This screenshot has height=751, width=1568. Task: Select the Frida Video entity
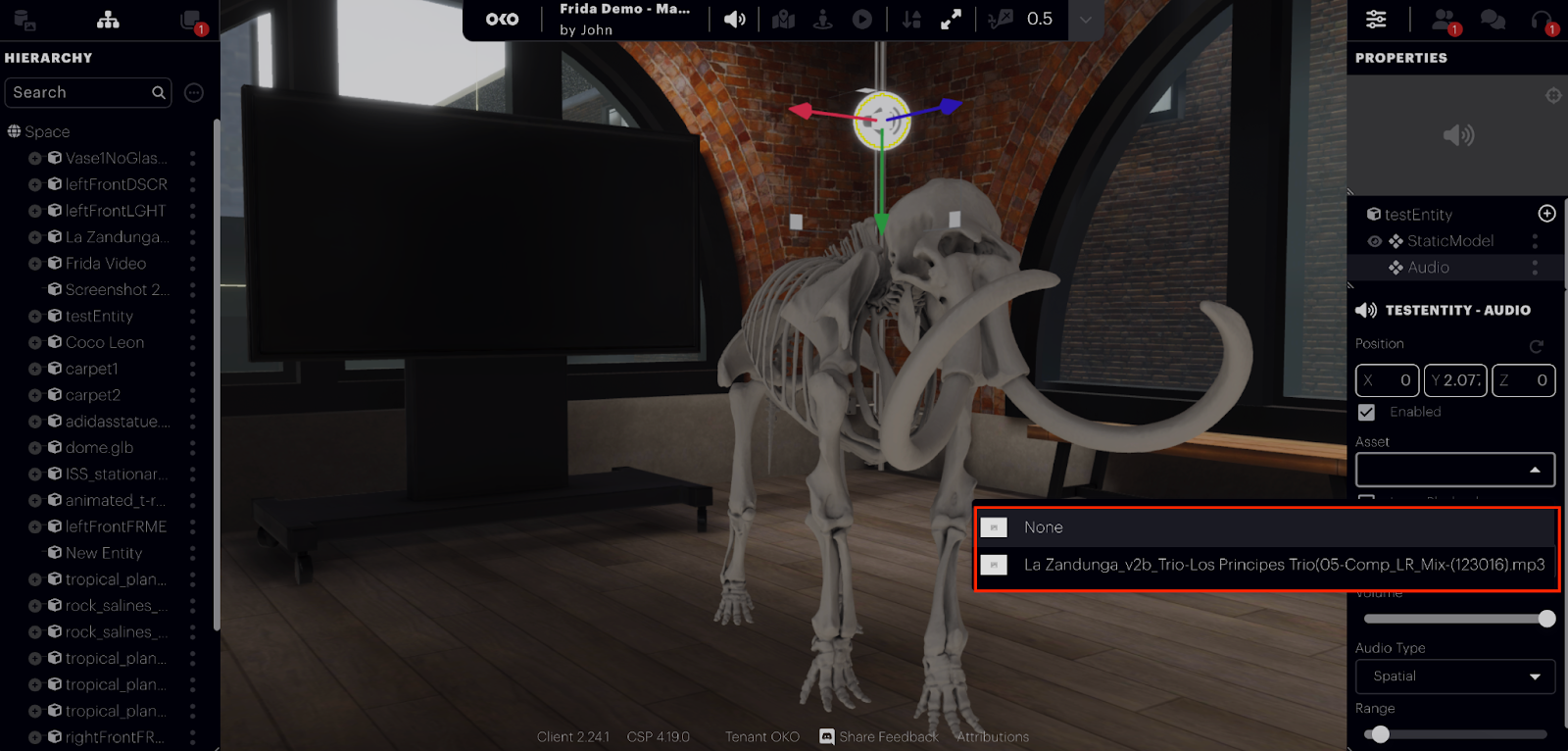(106, 264)
